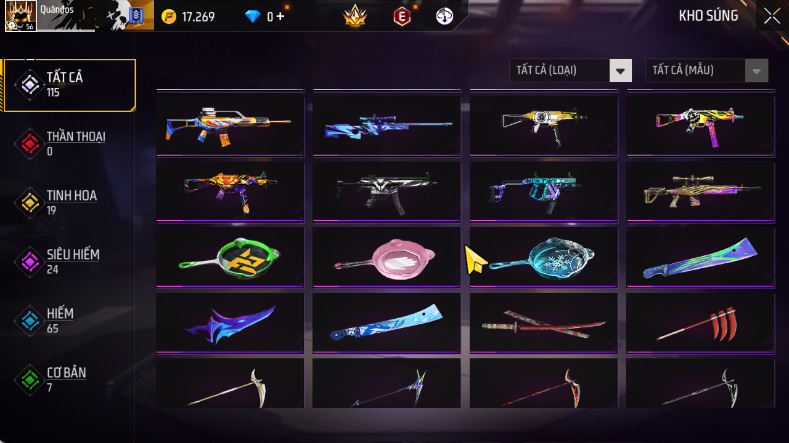Click the plus button beside diamonds
The width and height of the screenshot is (789, 443).
point(279,16)
